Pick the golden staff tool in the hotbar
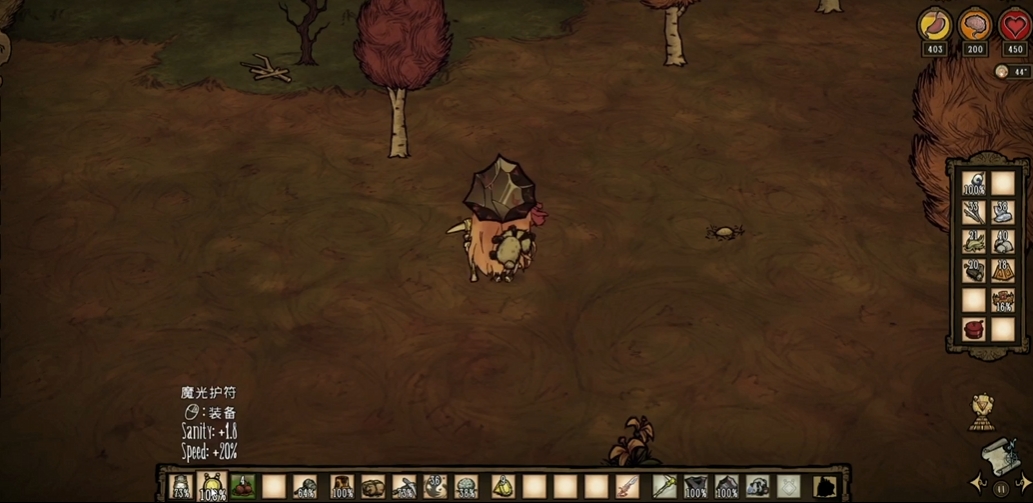 click(x=665, y=487)
